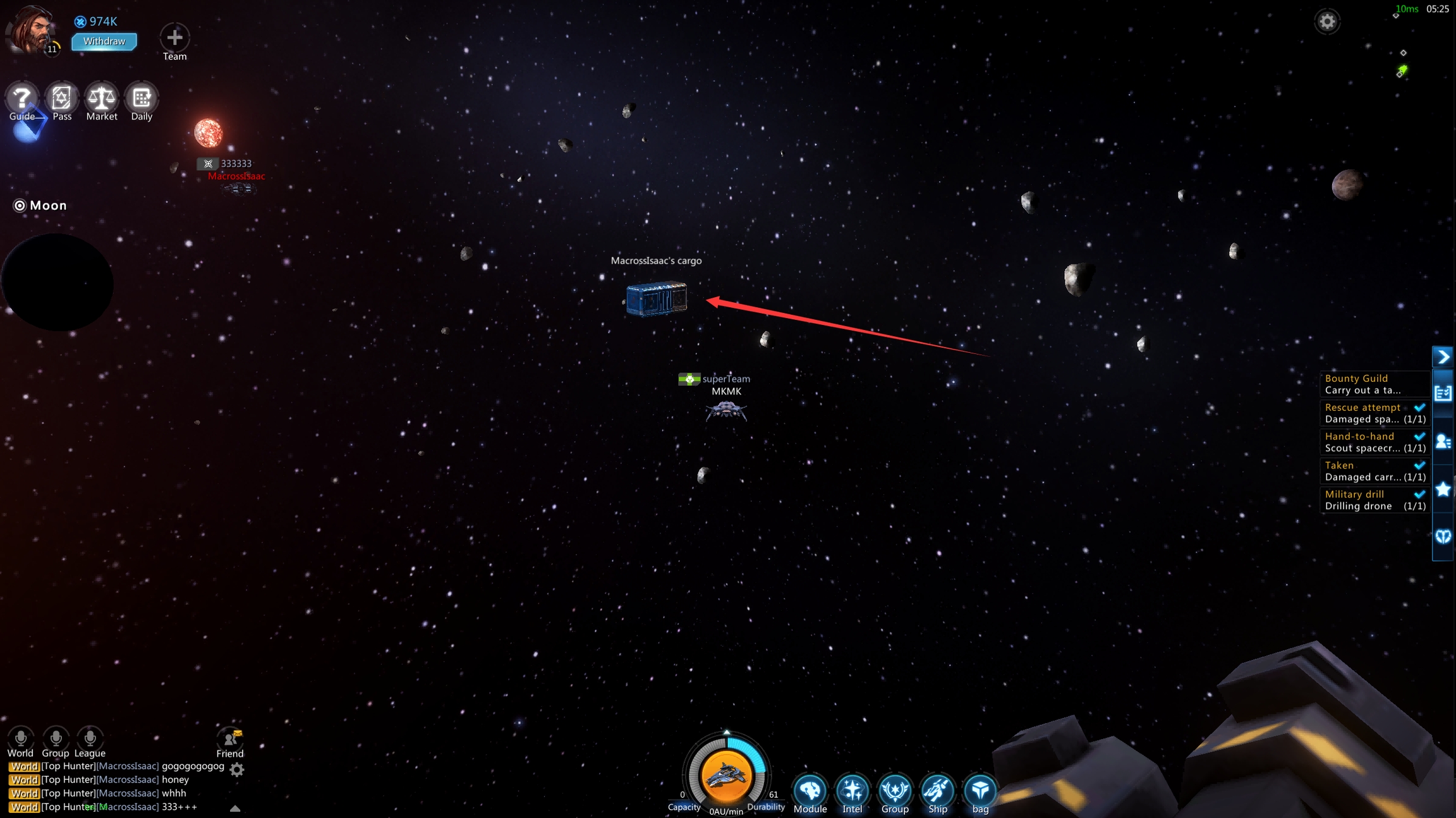Open the chat settings gear
The height and width of the screenshot is (818, 1456).
point(237,769)
